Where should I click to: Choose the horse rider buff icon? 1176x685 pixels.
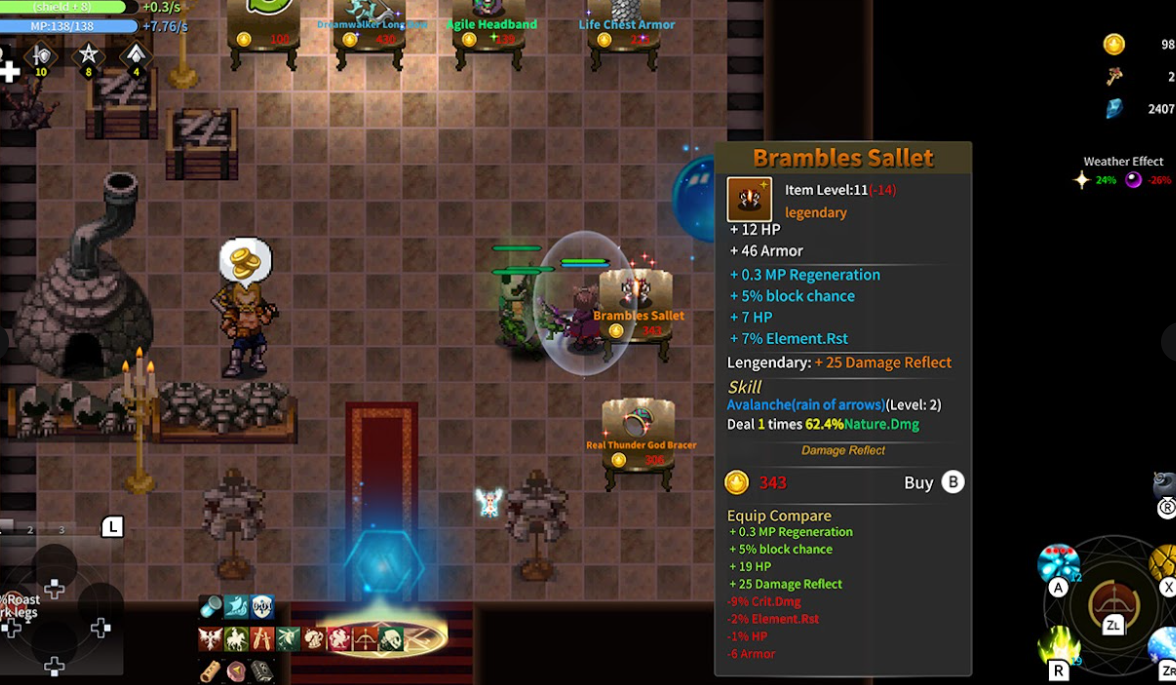point(236,638)
